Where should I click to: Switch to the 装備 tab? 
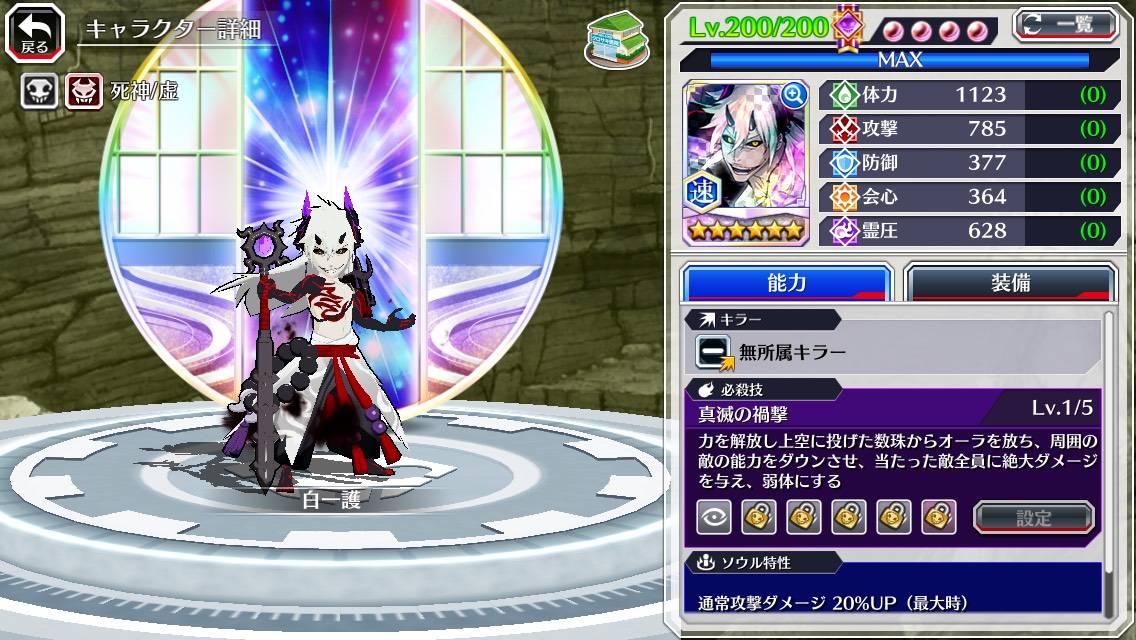click(1010, 282)
